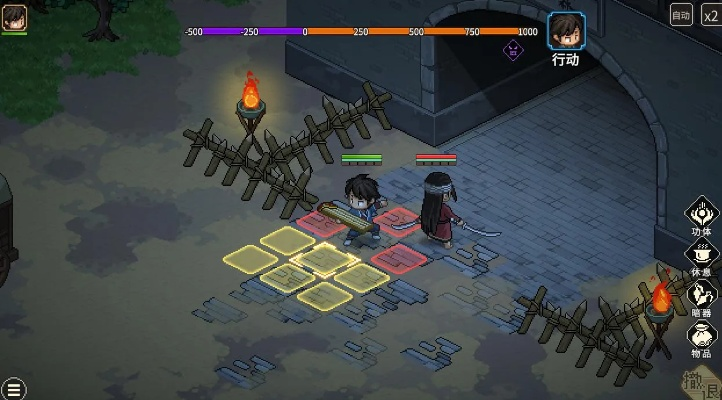Open the hamburger menu button
This screenshot has height=400, width=722.
[13, 388]
